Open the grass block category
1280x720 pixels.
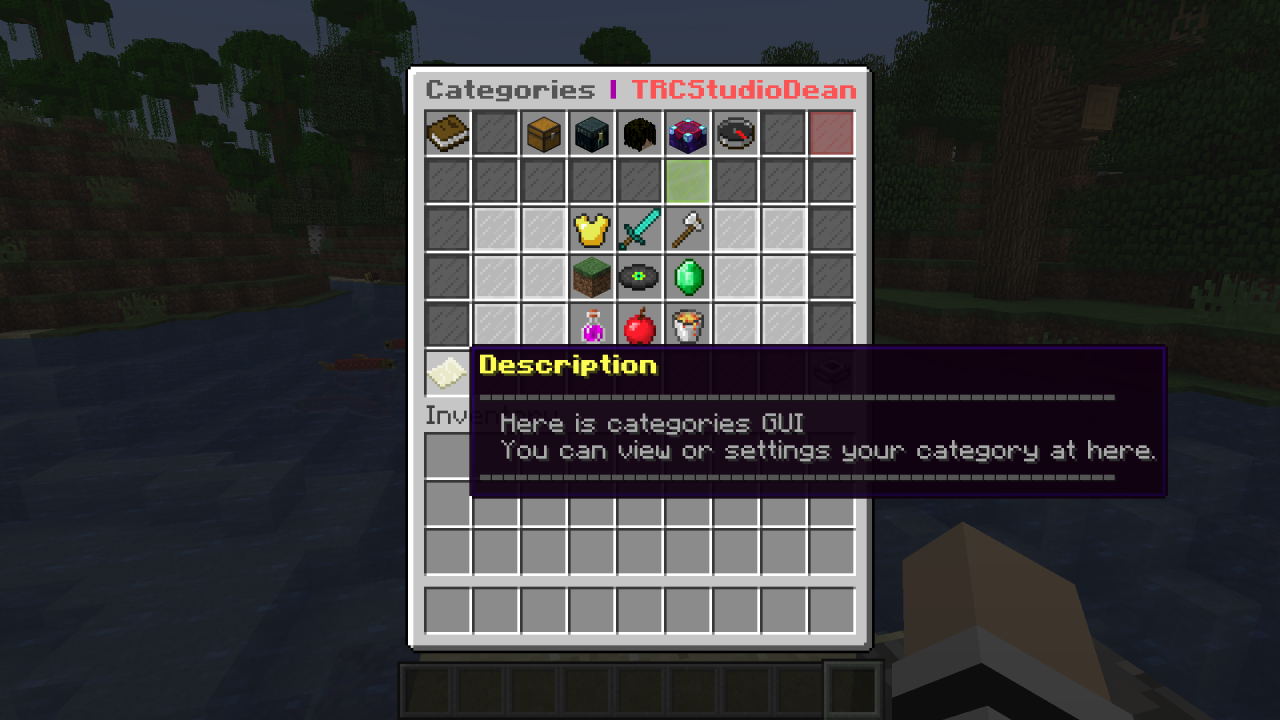point(591,278)
